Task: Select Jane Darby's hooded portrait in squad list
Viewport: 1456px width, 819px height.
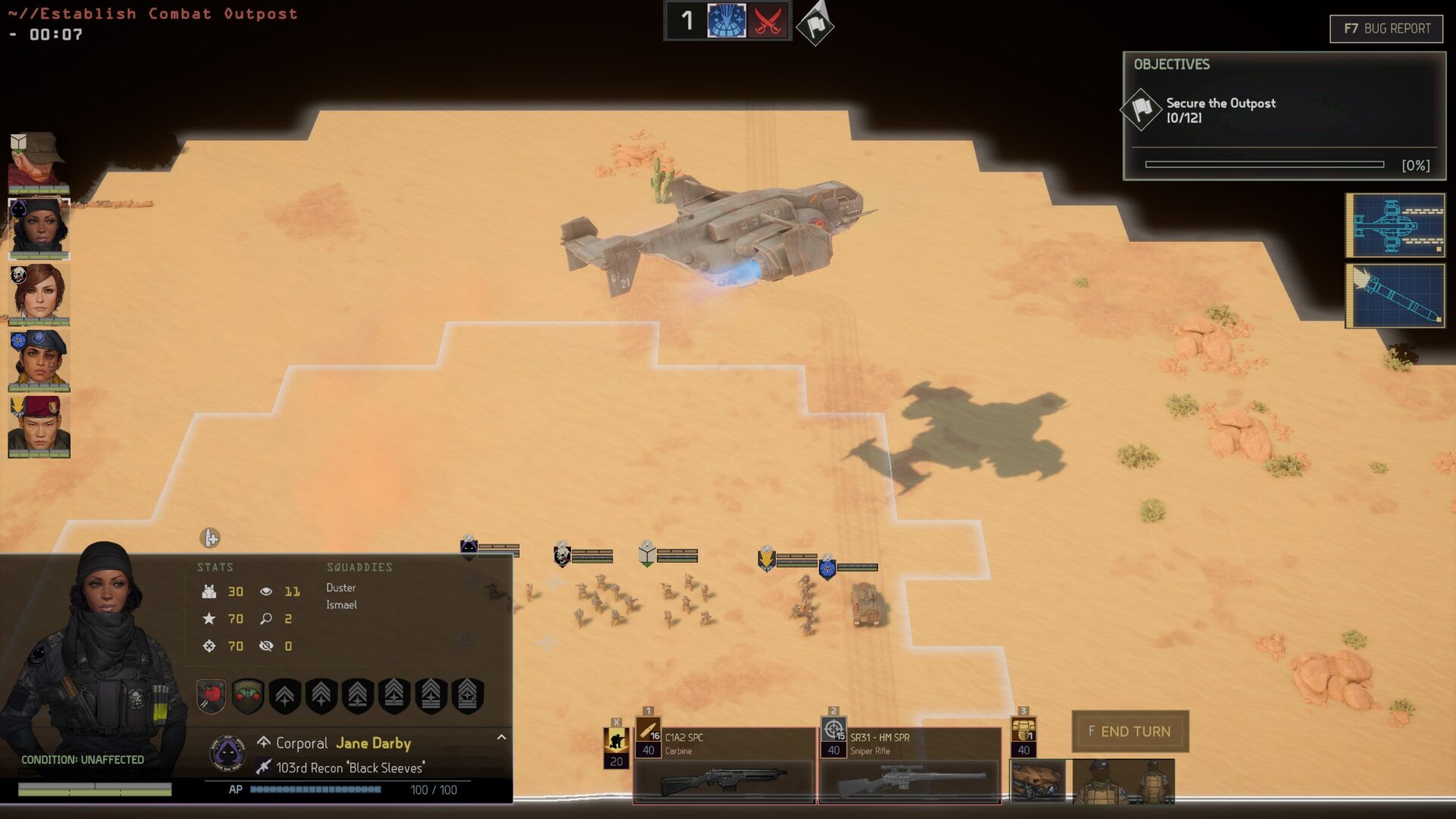Action: pyautogui.click(x=39, y=227)
